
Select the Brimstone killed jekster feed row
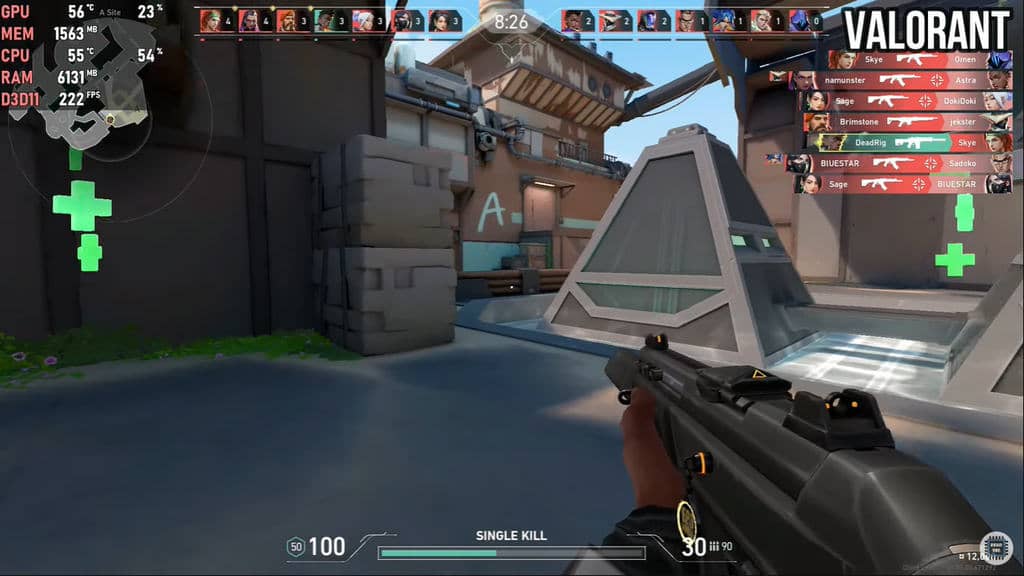907,121
